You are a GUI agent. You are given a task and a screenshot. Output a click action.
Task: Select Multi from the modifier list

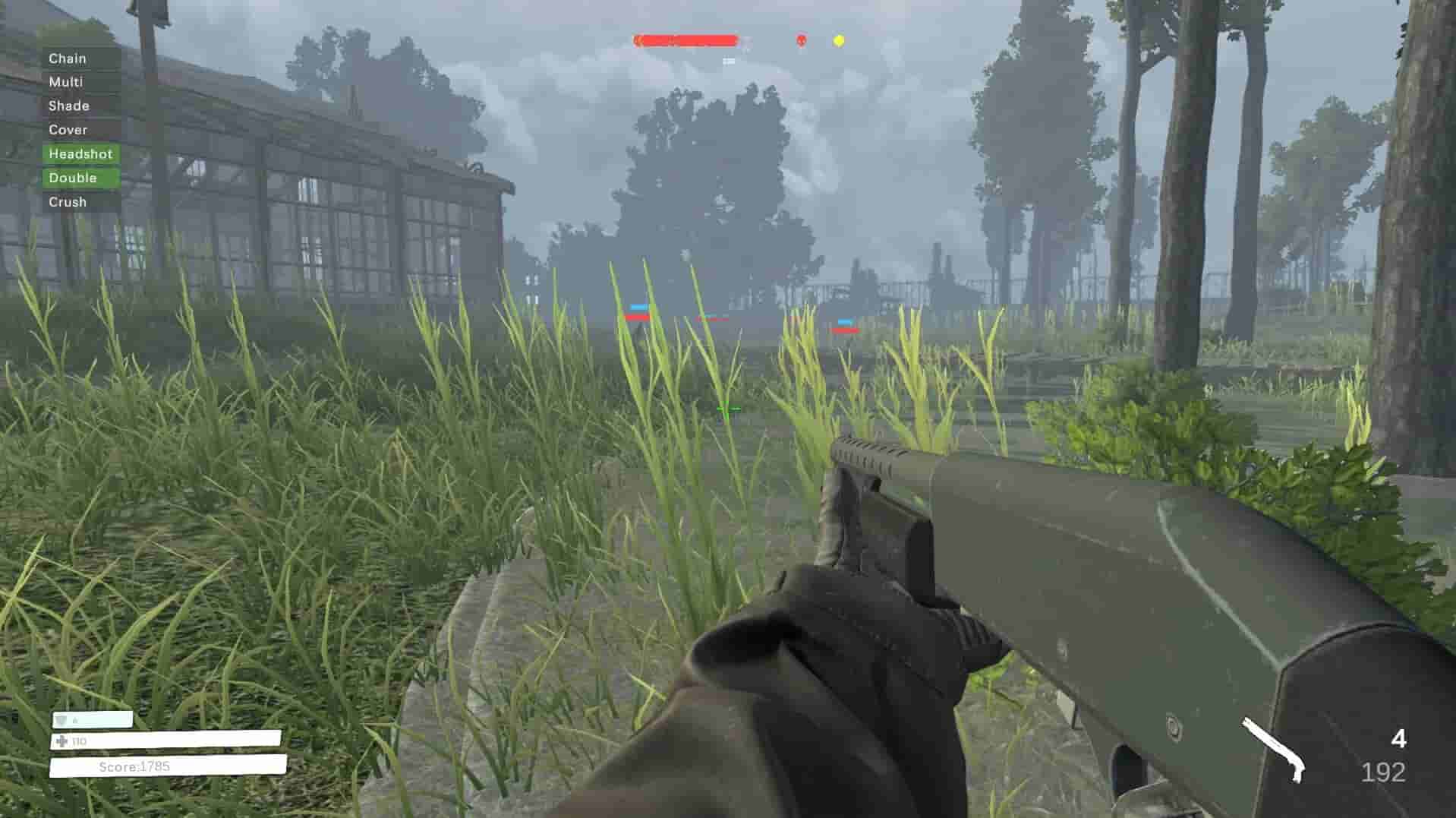(x=66, y=82)
